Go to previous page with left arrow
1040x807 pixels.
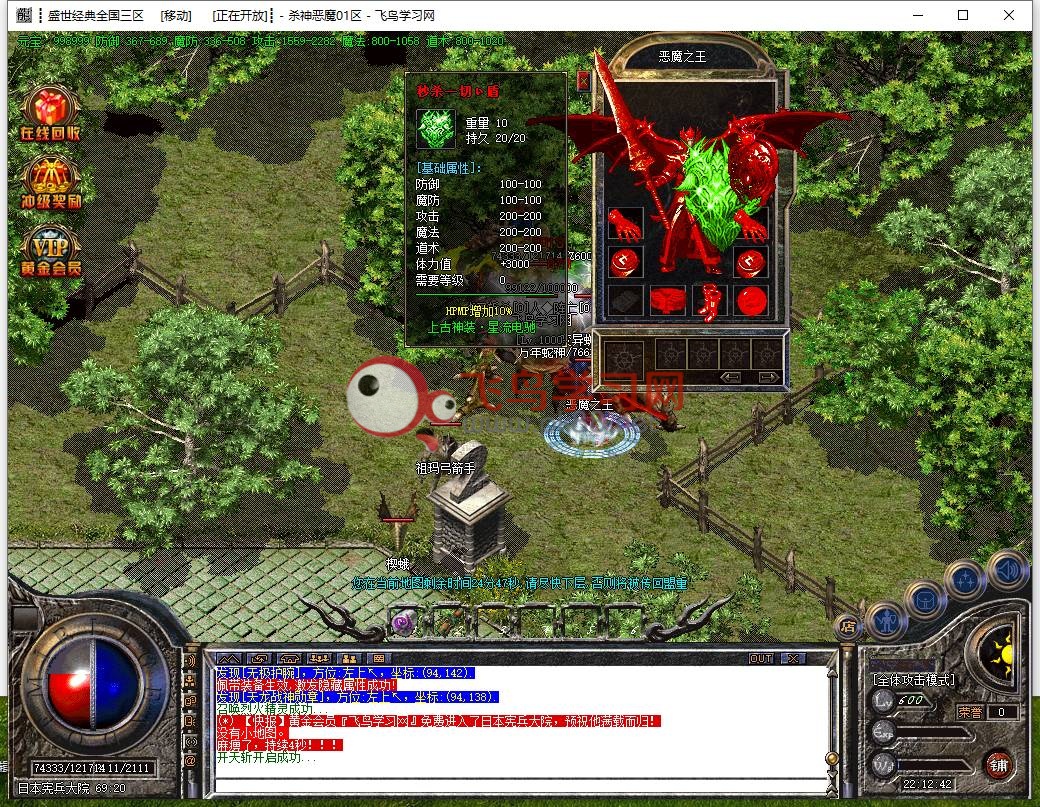[731, 377]
